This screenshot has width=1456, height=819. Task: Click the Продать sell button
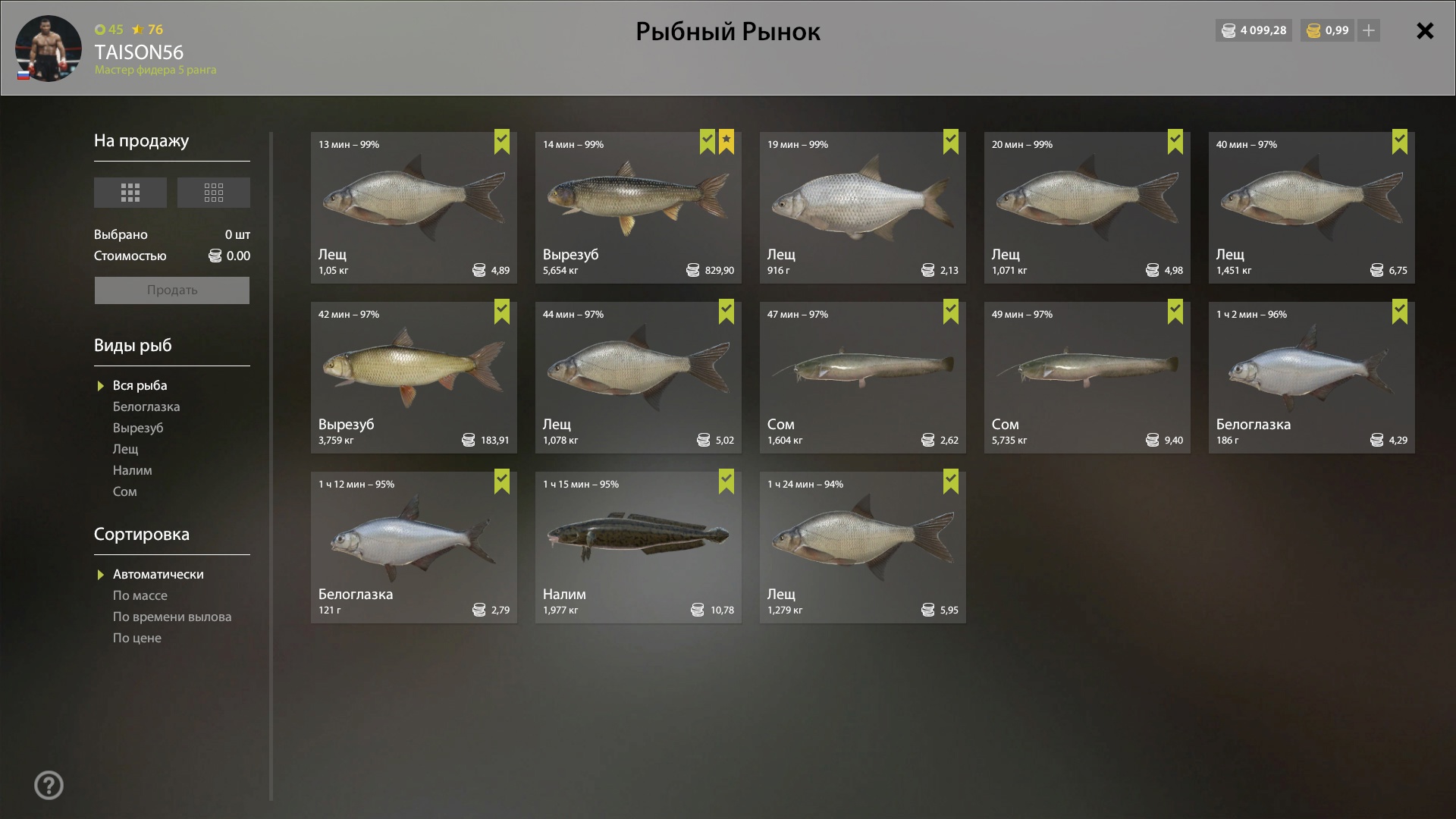click(x=172, y=290)
